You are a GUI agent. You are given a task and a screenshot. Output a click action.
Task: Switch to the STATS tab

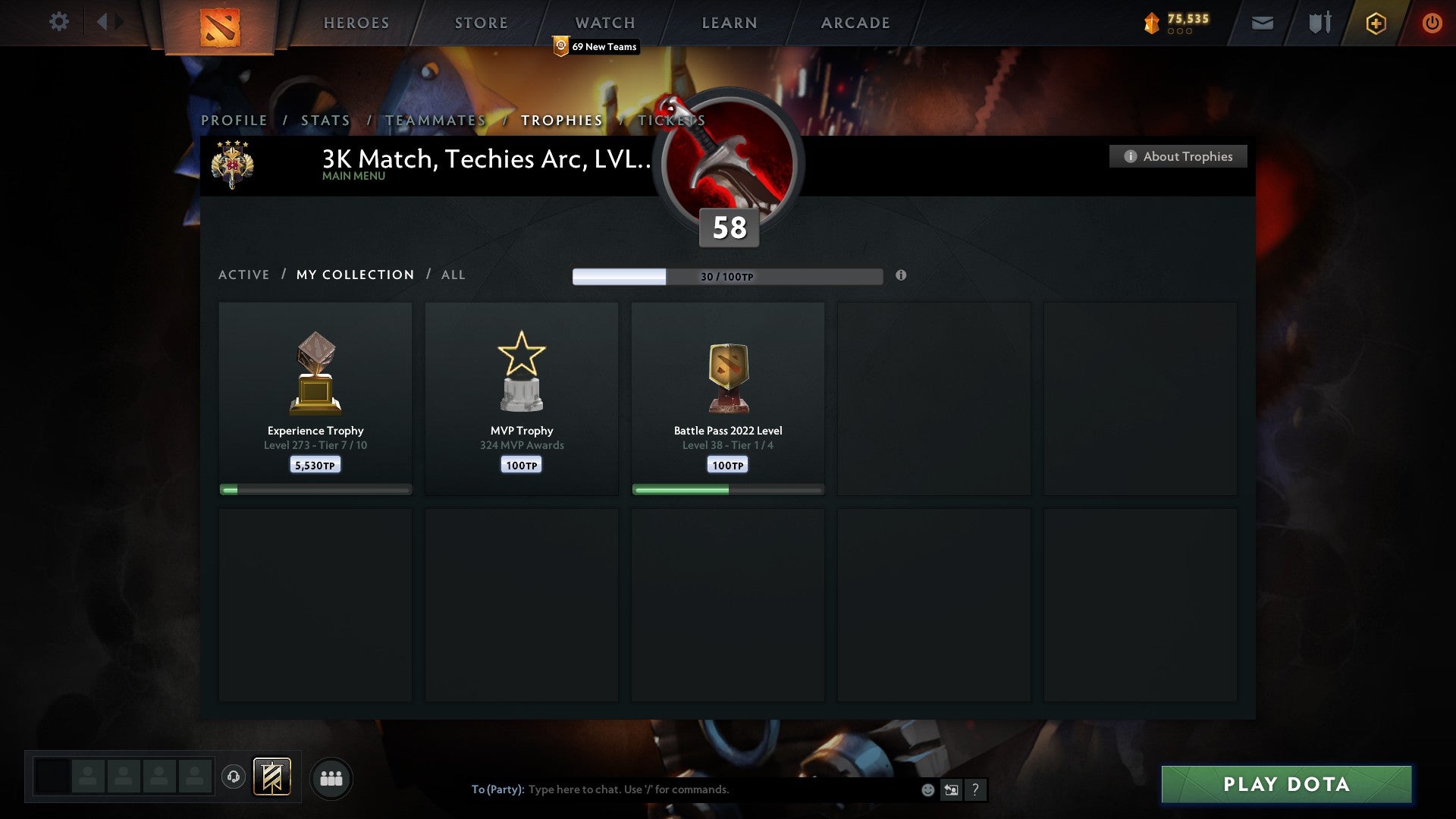(x=325, y=120)
